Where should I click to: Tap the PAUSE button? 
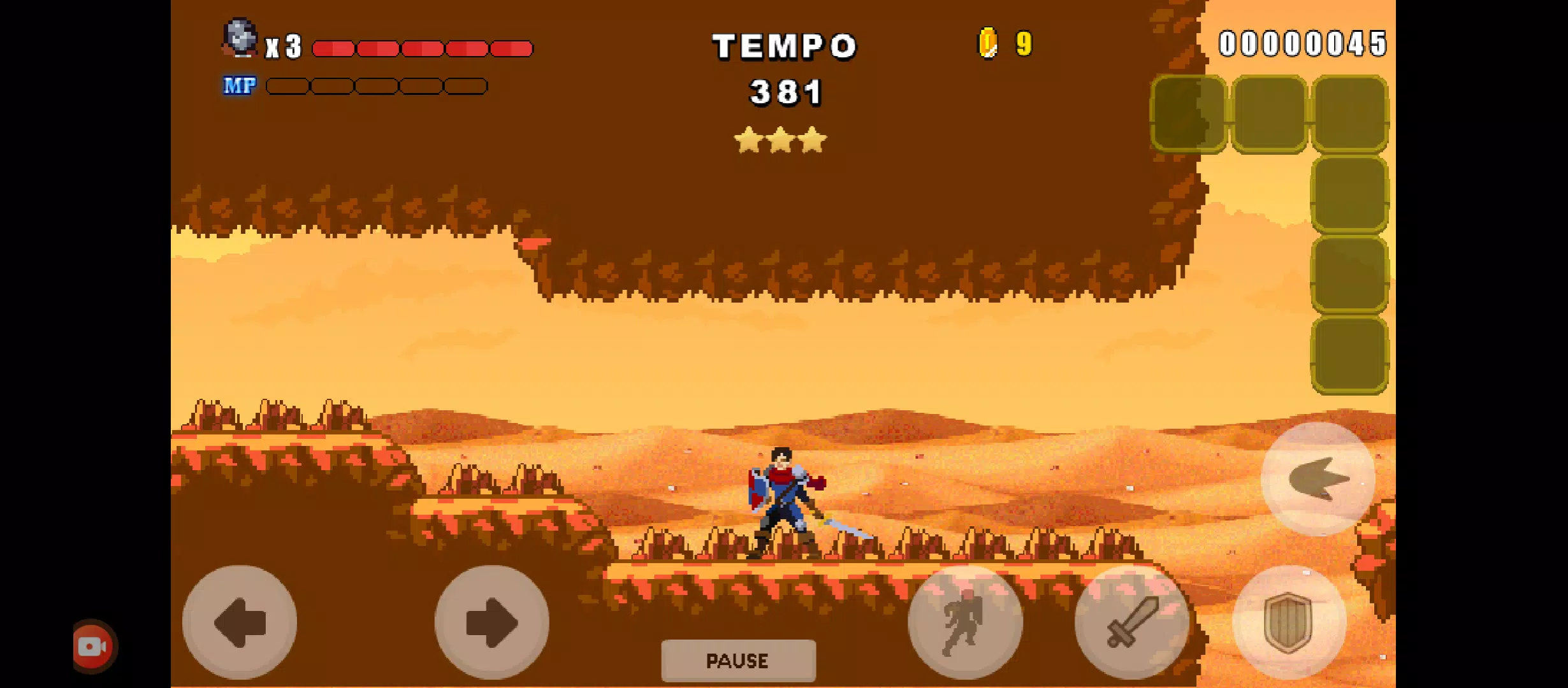(x=738, y=661)
